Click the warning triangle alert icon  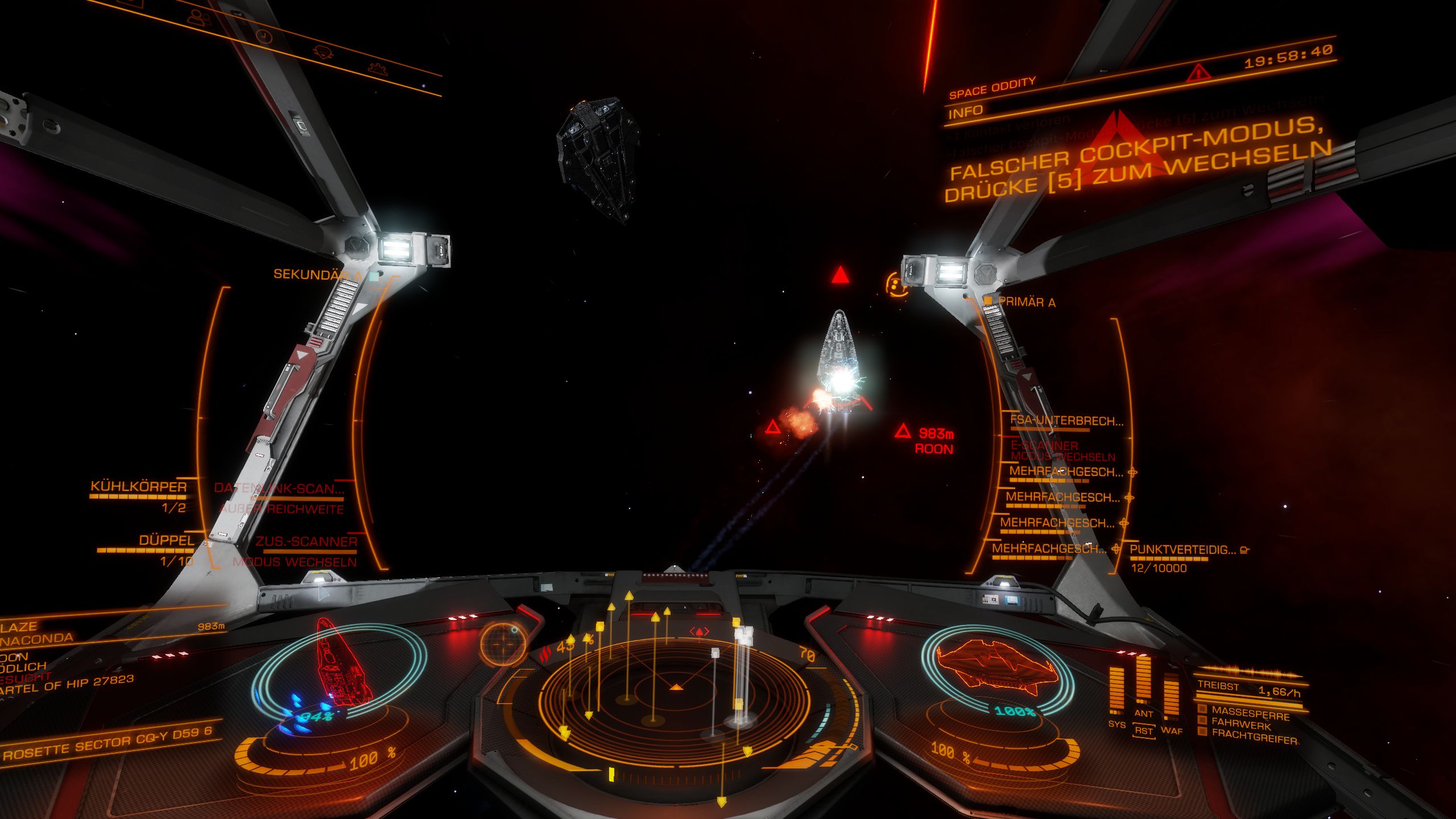(1198, 73)
